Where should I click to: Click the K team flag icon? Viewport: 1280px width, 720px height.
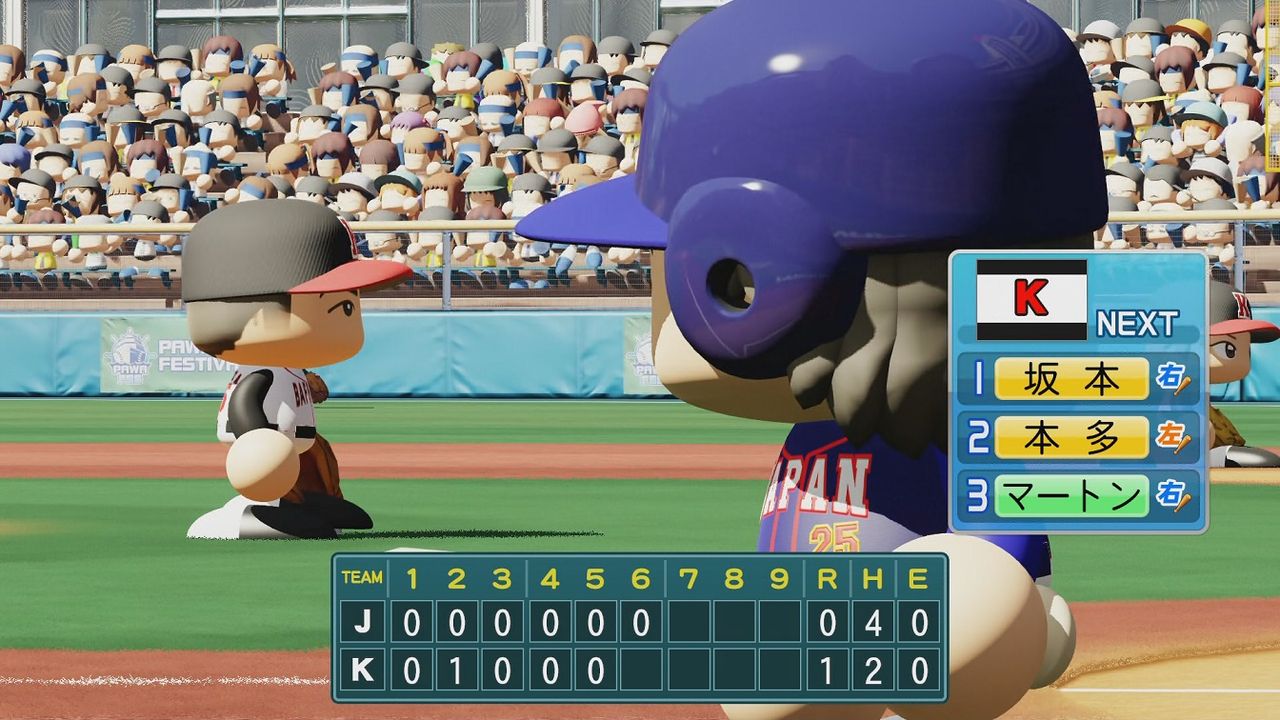pyautogui.click(x=1031, y=299)
